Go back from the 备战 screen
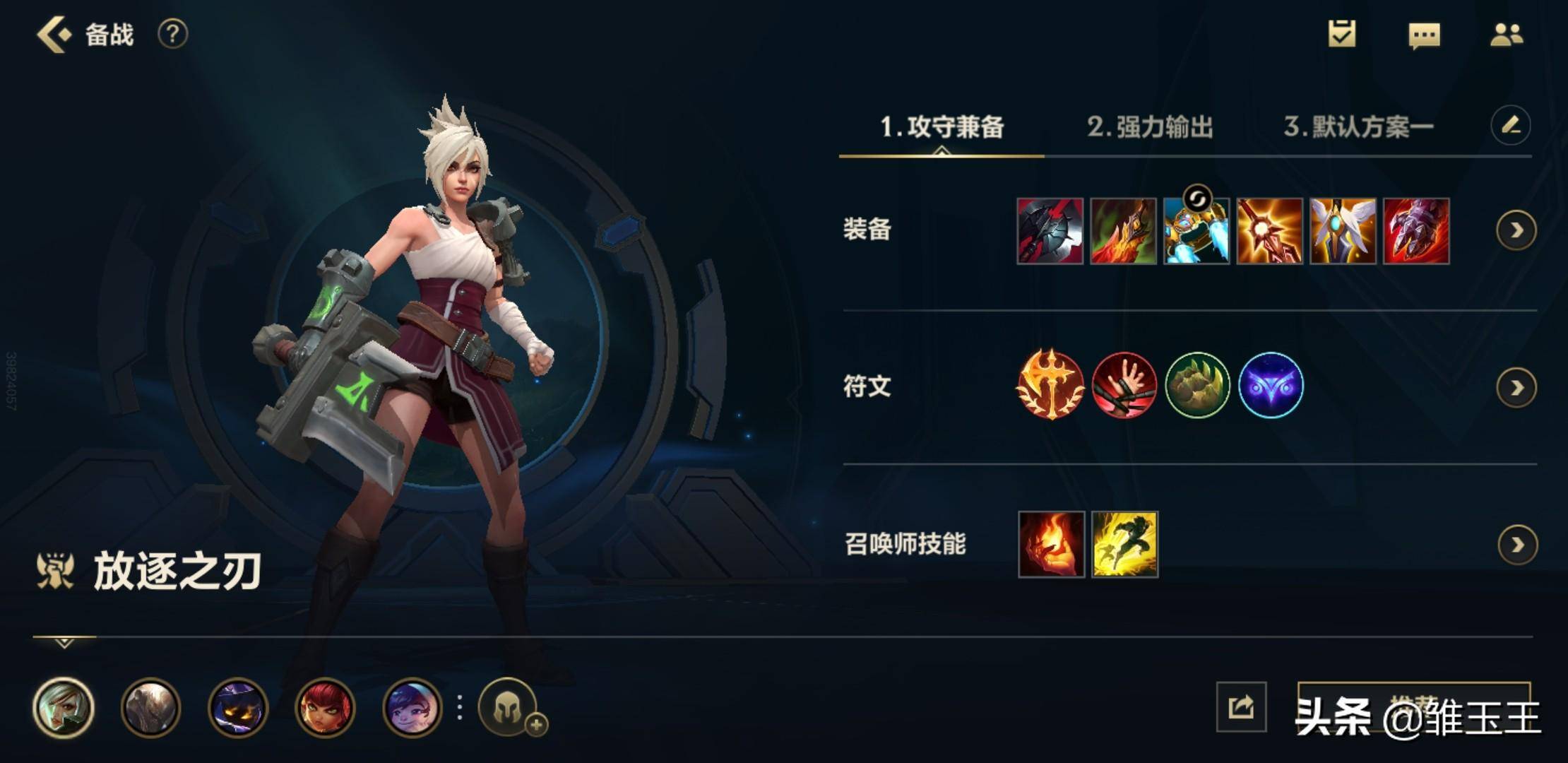Screen dimensions: 1568x763 point(54,35)
